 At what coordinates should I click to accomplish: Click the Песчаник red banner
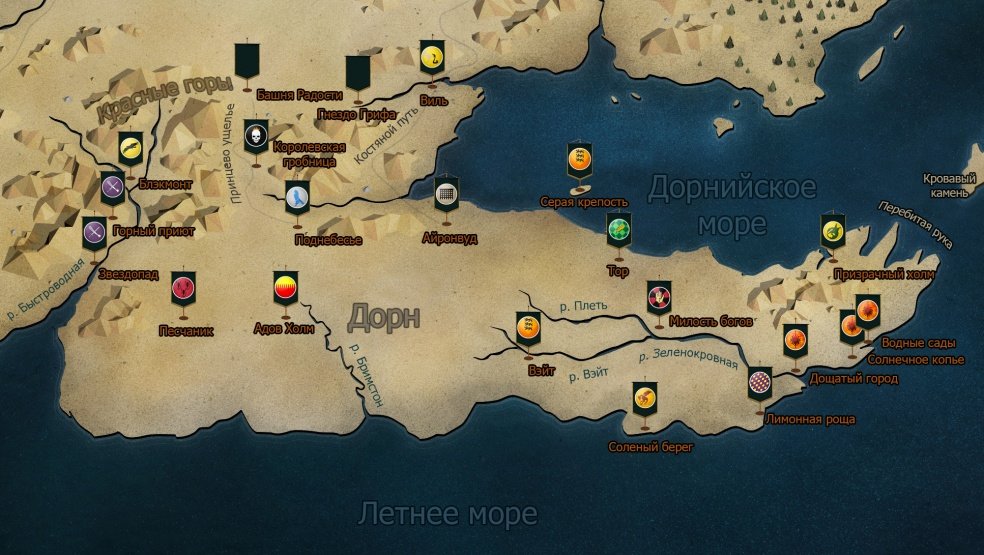183,288
